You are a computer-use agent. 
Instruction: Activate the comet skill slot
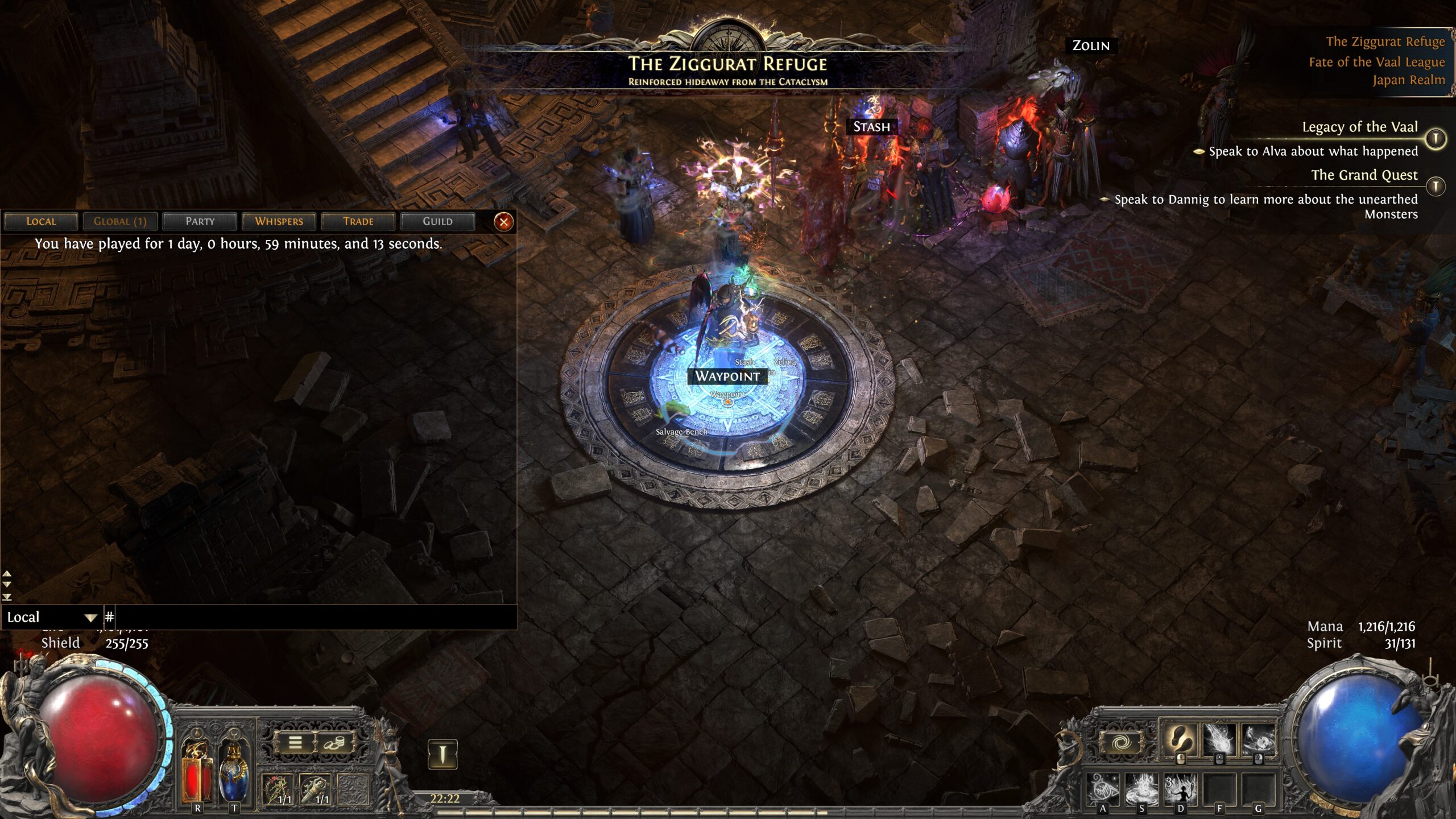(x=1219, y=741)
